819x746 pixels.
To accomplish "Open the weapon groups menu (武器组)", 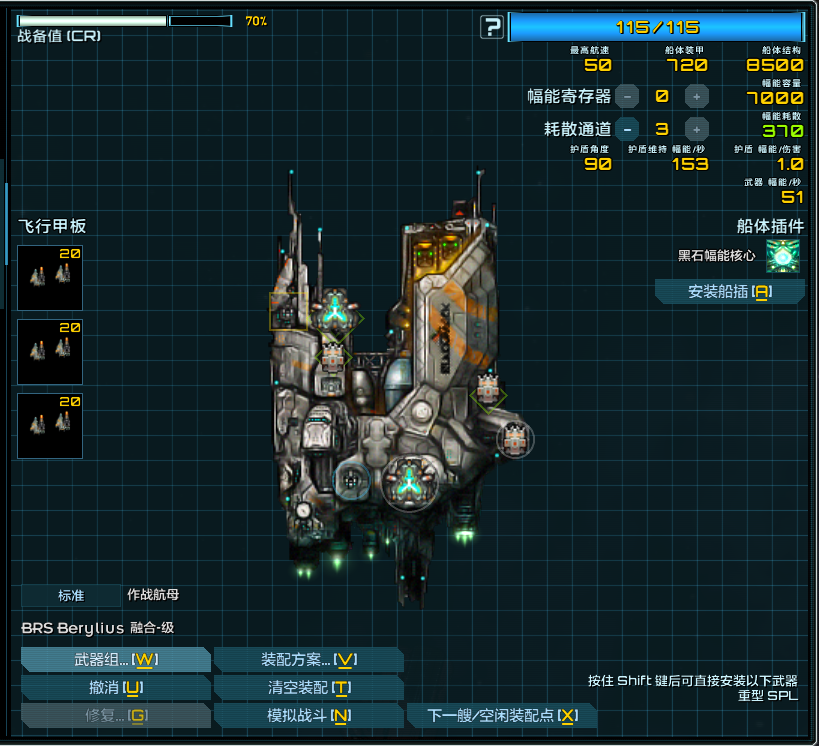I will click(115, 660).
